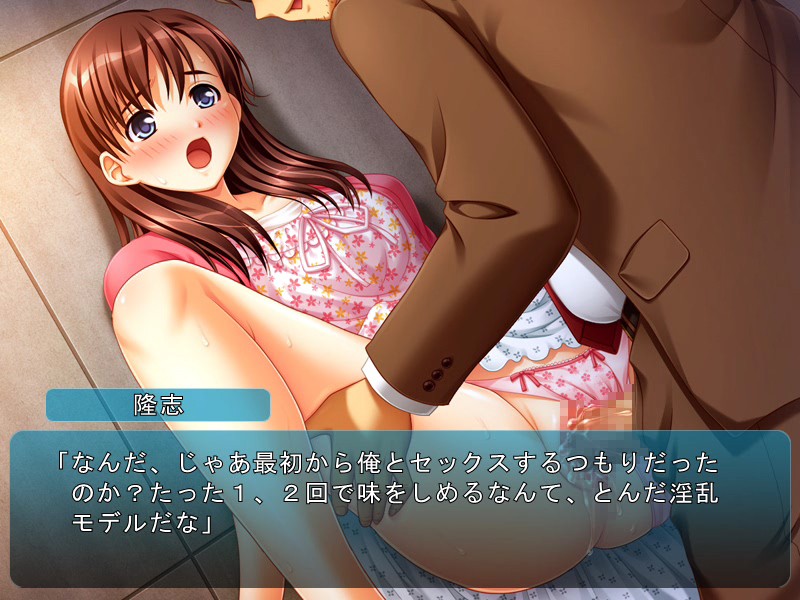Viewport: 800px width, 600px height.
Task: Advance the dialogue message window
Action: [400, 508]
